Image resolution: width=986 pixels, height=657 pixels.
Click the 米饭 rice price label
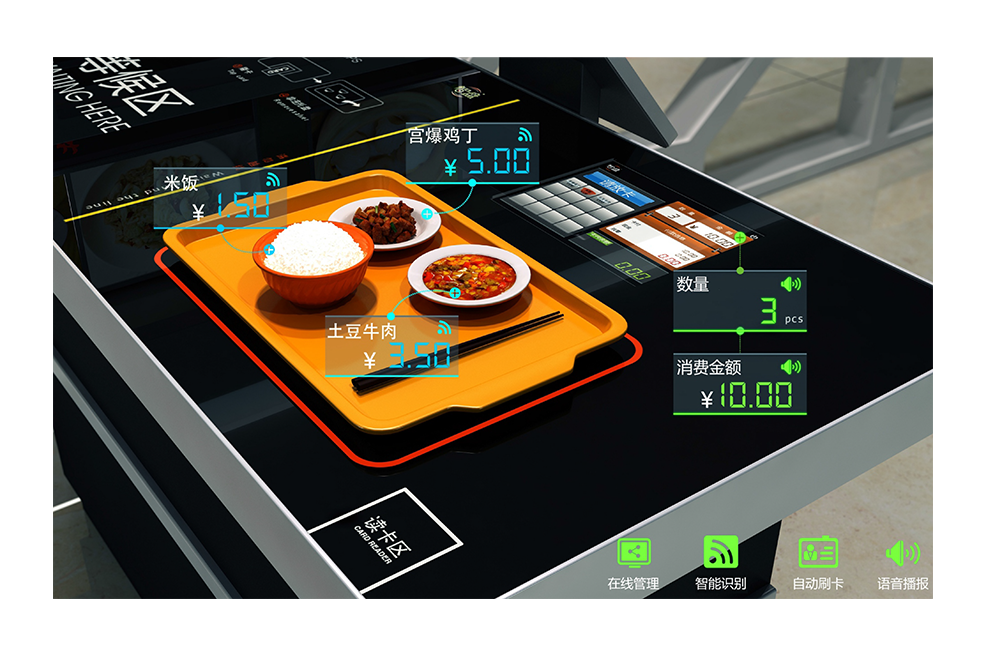pos(219,197)
